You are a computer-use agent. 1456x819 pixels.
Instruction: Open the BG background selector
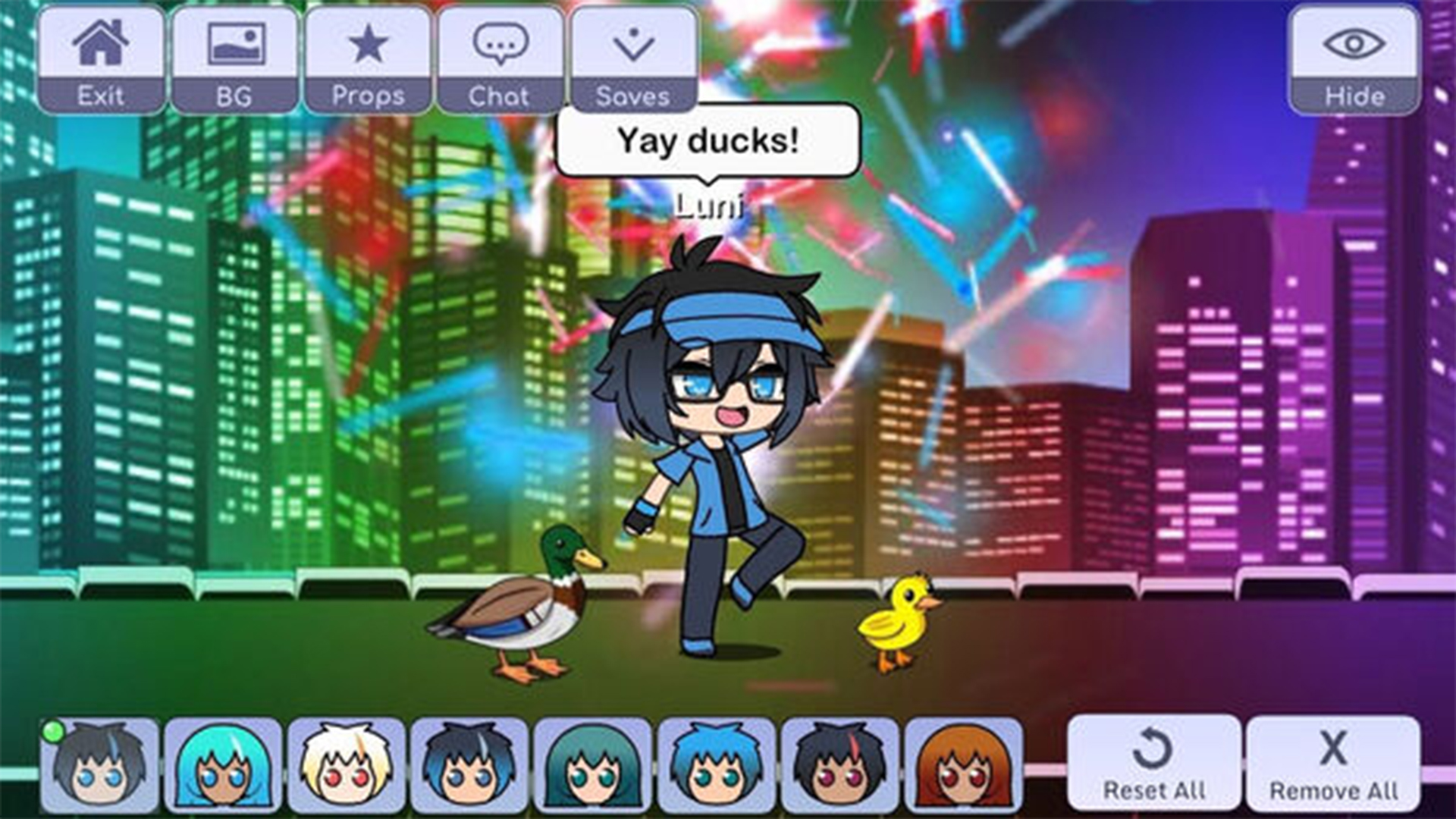pos(235,45)
